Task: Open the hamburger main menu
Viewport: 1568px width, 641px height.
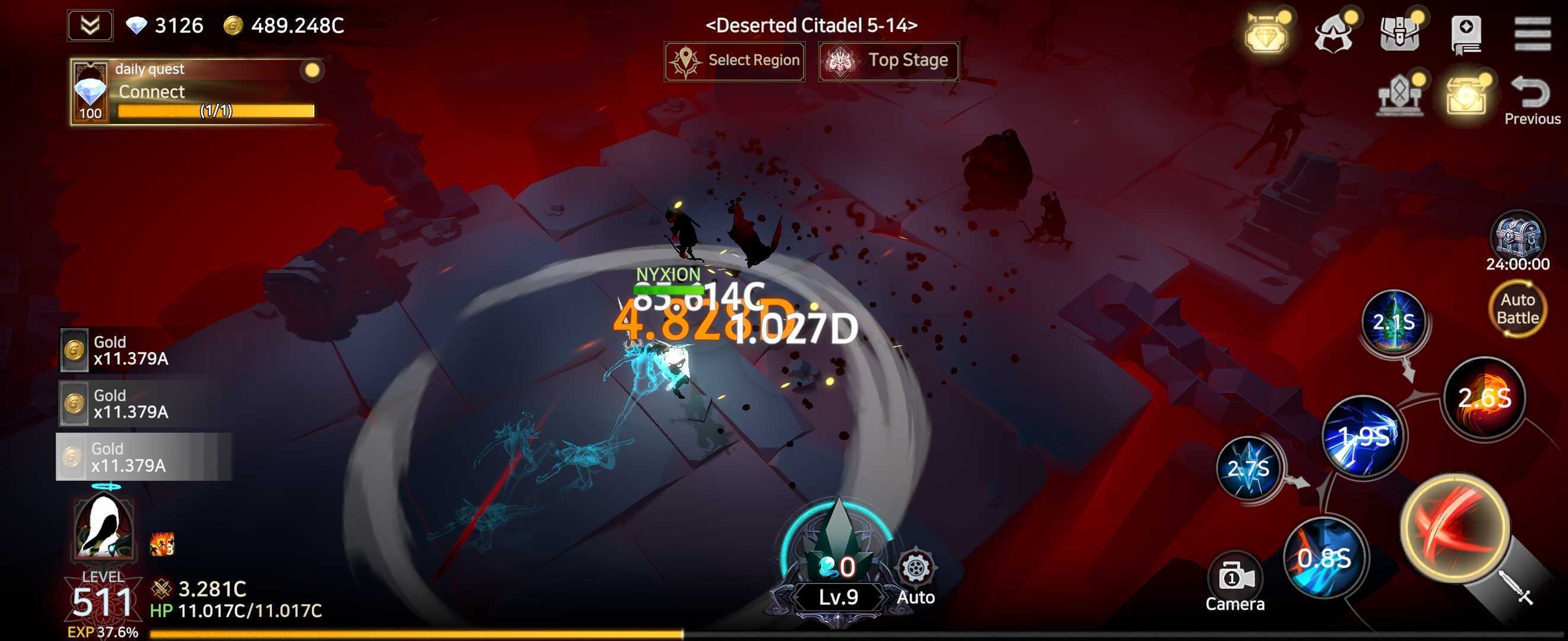Action: click(1532, 33)
